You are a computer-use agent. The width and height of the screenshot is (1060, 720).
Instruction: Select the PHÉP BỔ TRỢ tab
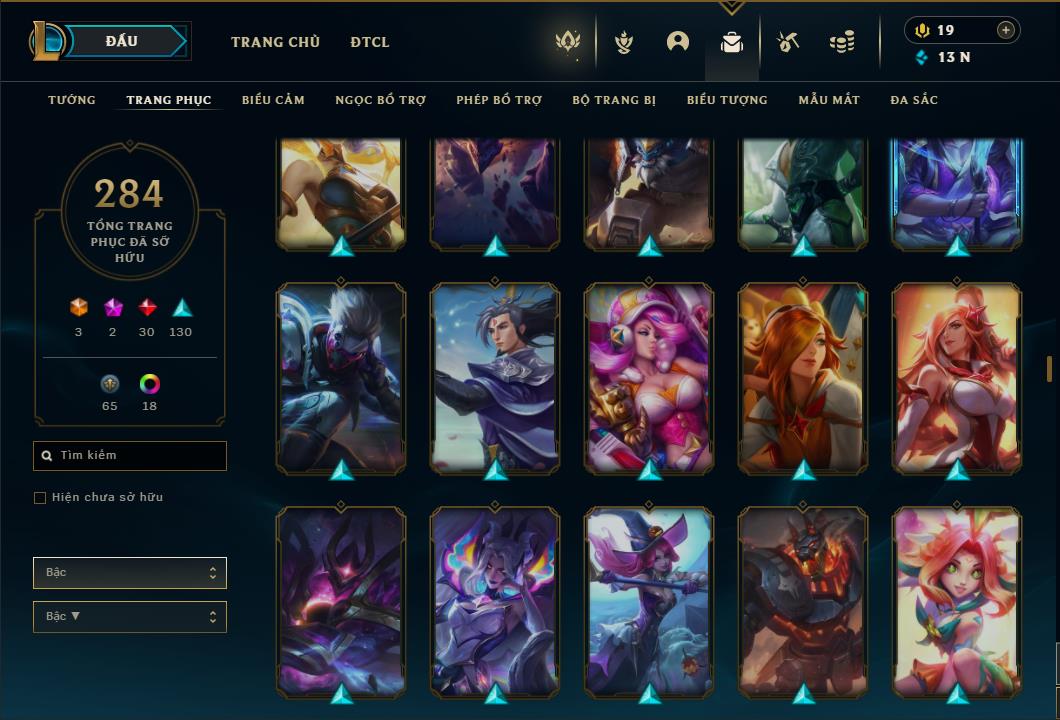(499, 100)
